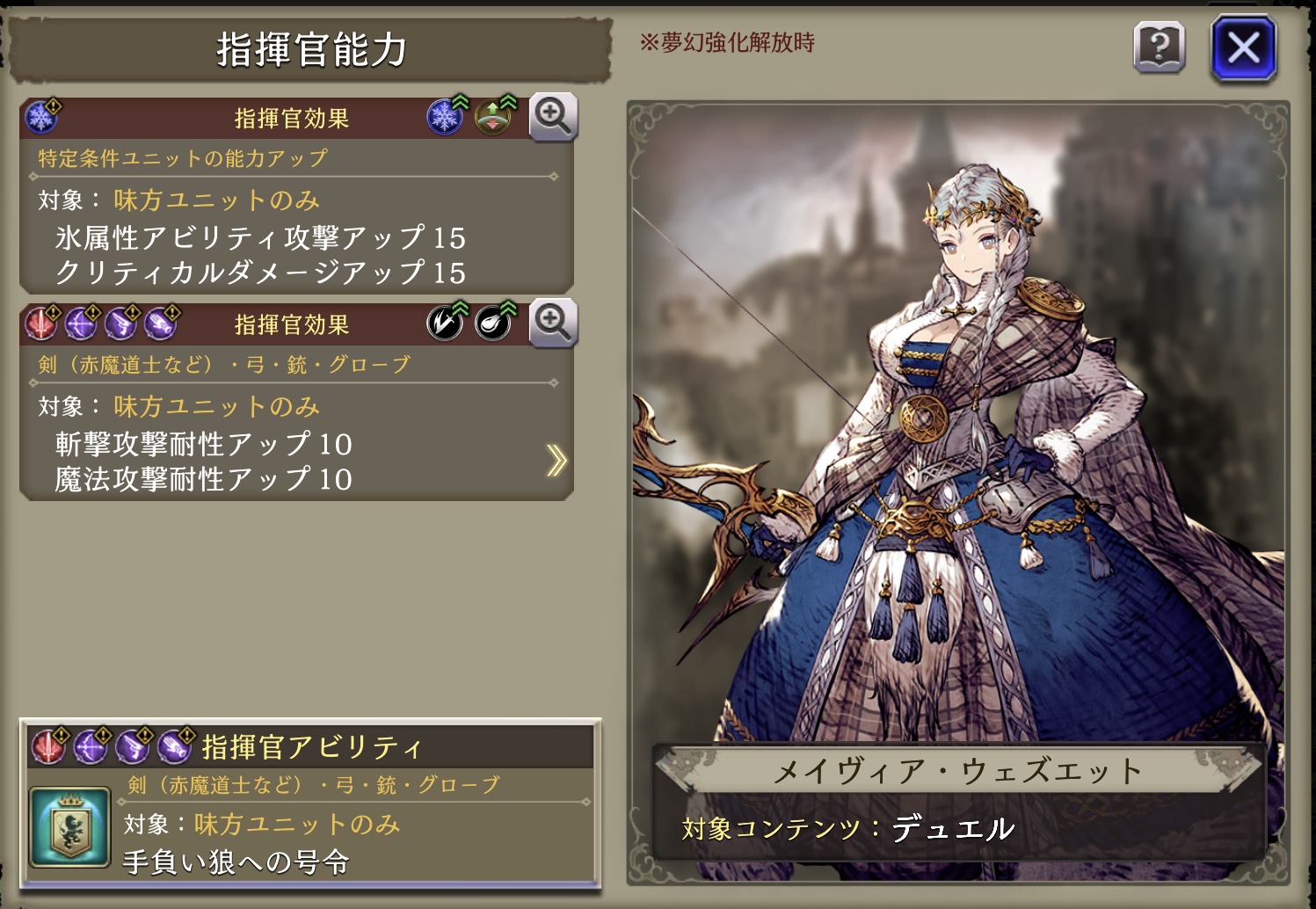Show next page of resistance effects
Screen dimensions: 1316x909
(556, 460)
